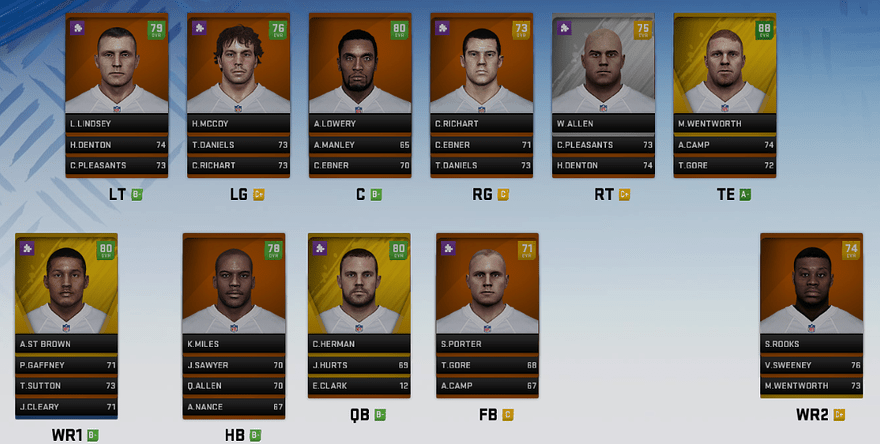Select backup V. Sweeney under S. Rooks
Screen dimensions: 880x444
point(811,366)
